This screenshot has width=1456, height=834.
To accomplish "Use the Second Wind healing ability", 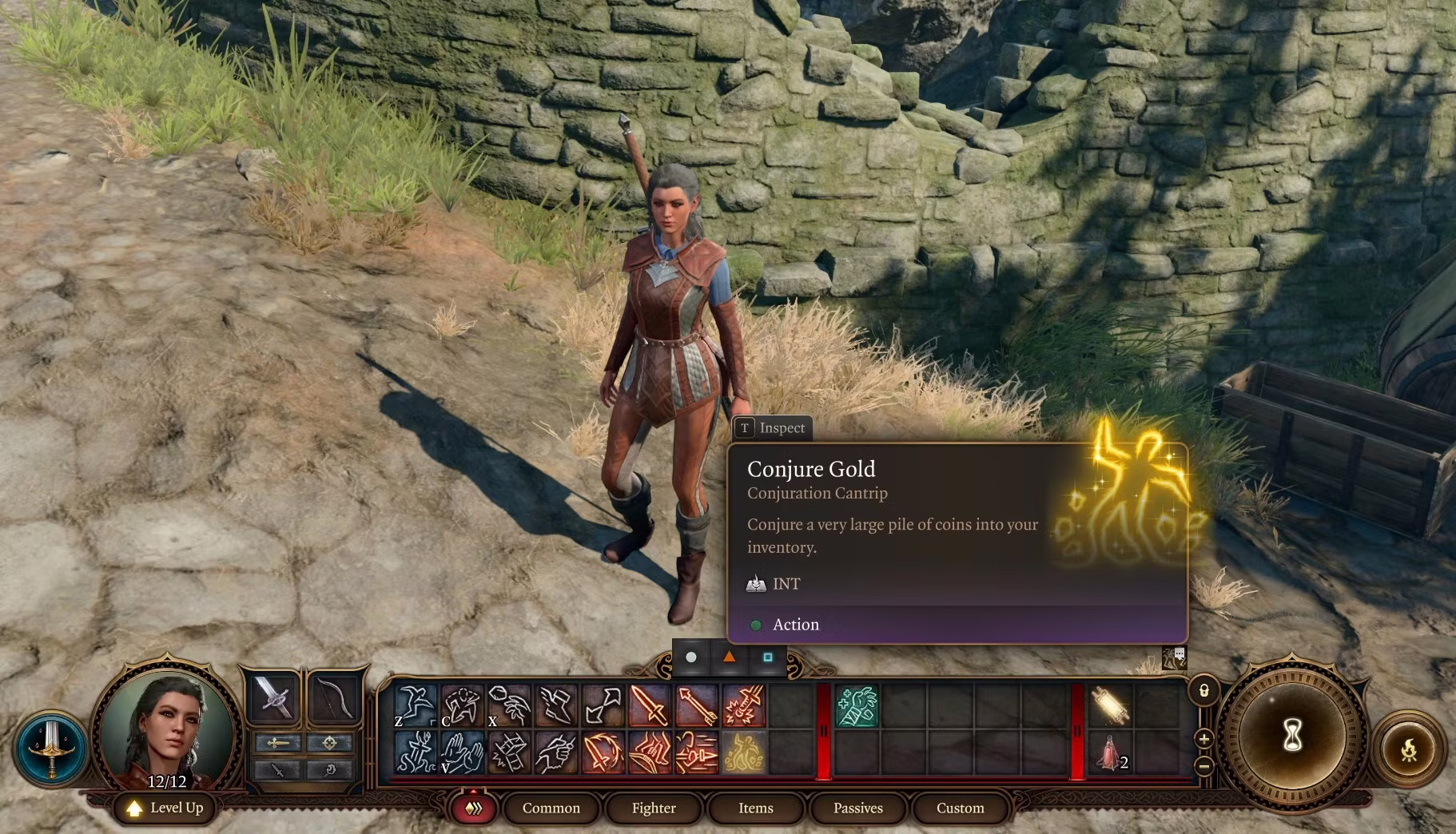I will (x=857, y=706).
